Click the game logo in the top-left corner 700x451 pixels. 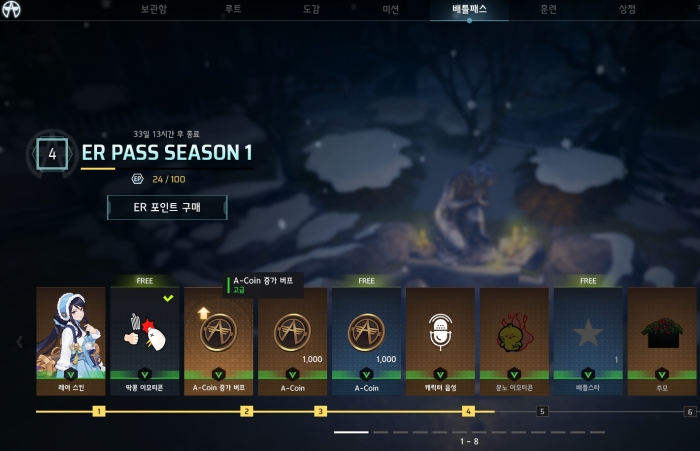click(11, 10)
